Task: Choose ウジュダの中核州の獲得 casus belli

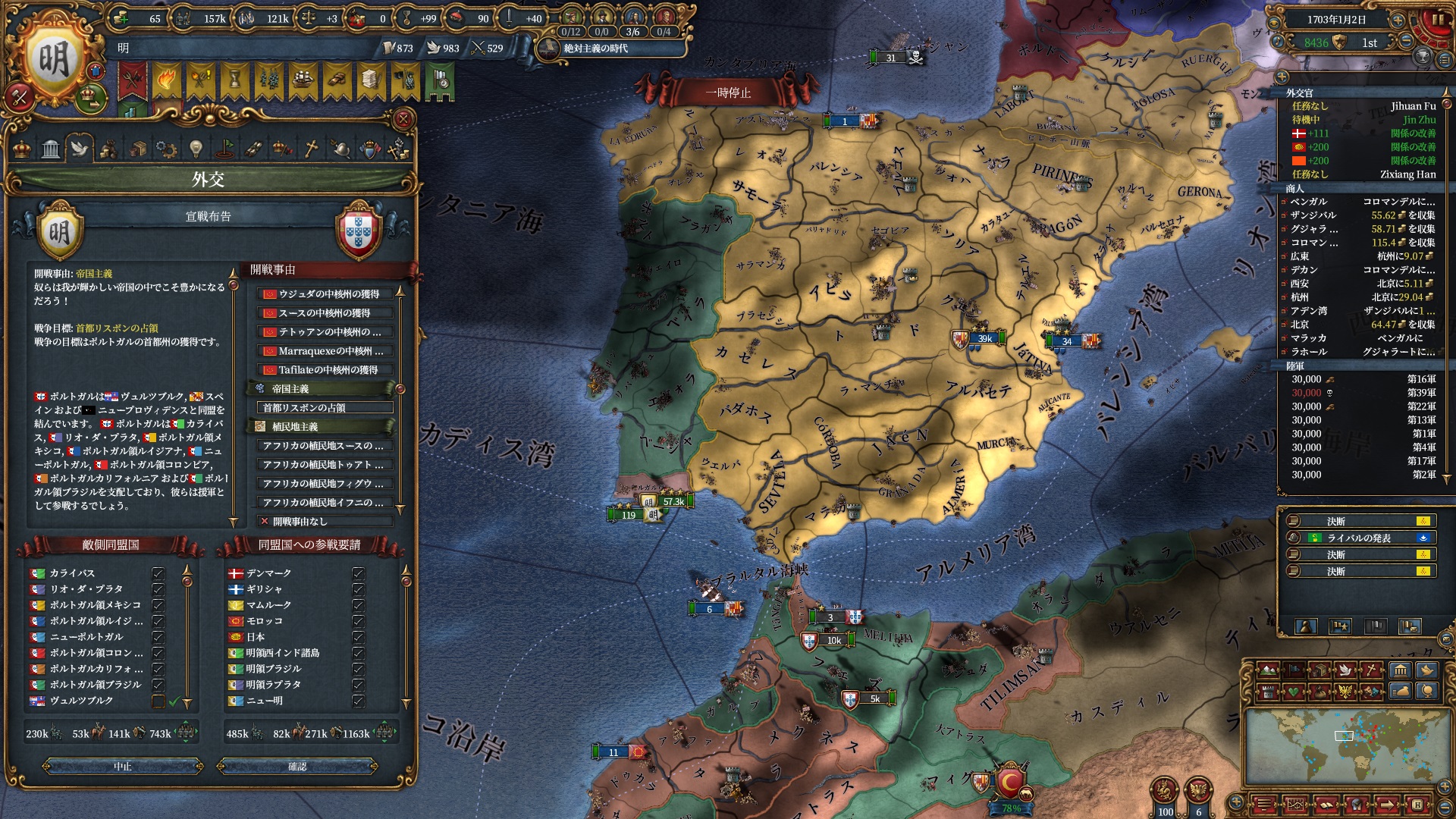Action: point(325,294)
